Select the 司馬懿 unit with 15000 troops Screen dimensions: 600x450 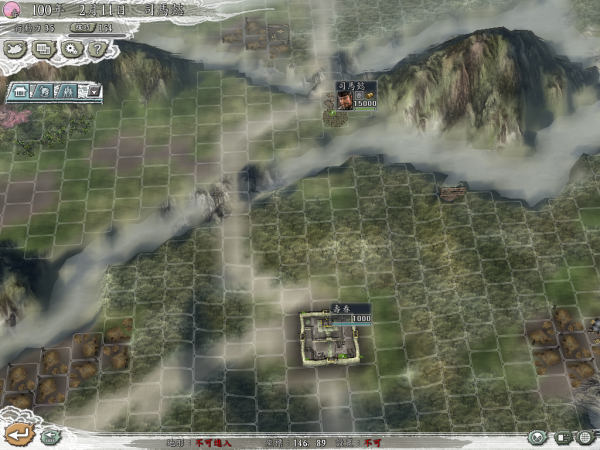342,102
